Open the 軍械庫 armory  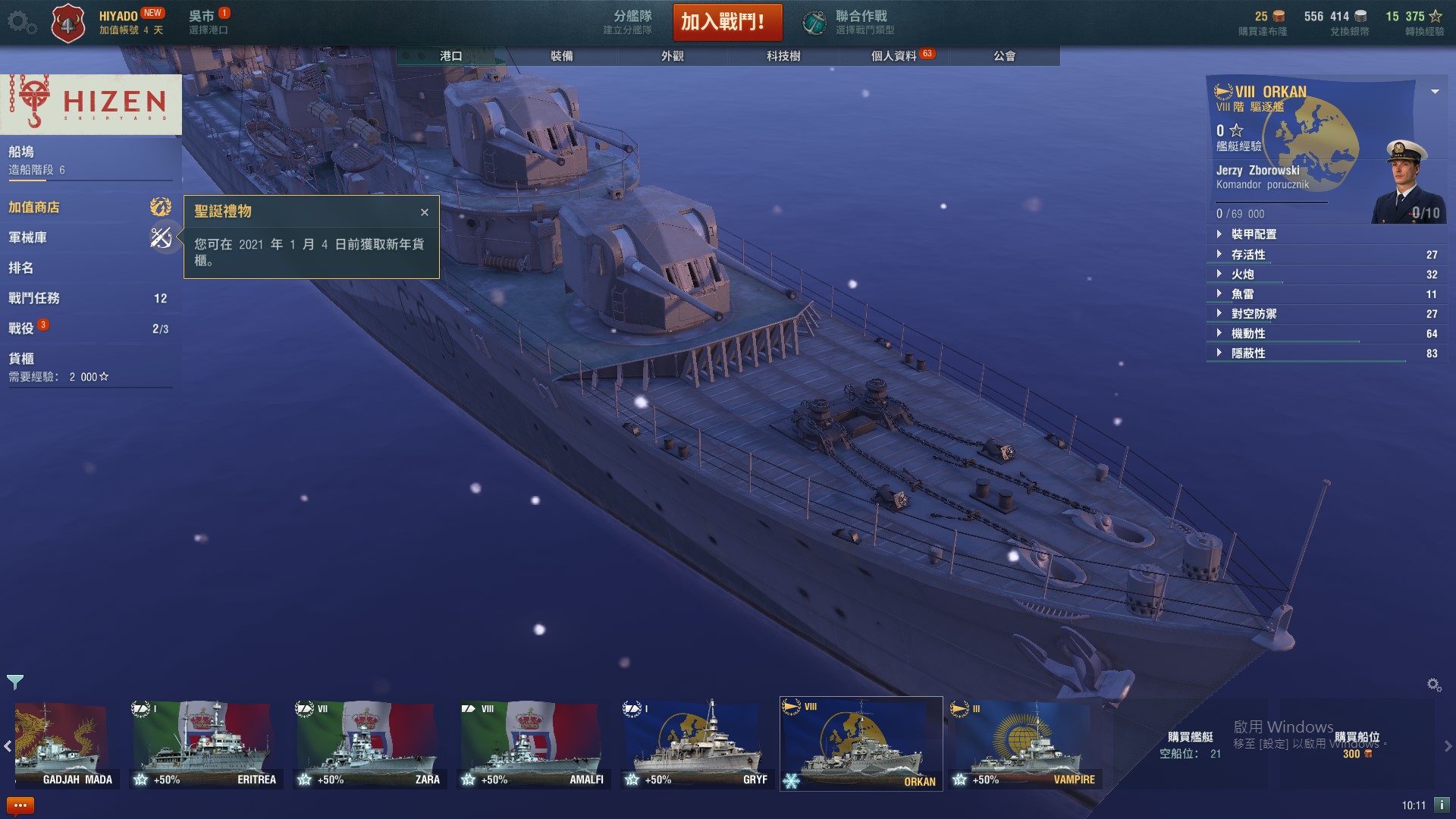[x=28, y=237]
